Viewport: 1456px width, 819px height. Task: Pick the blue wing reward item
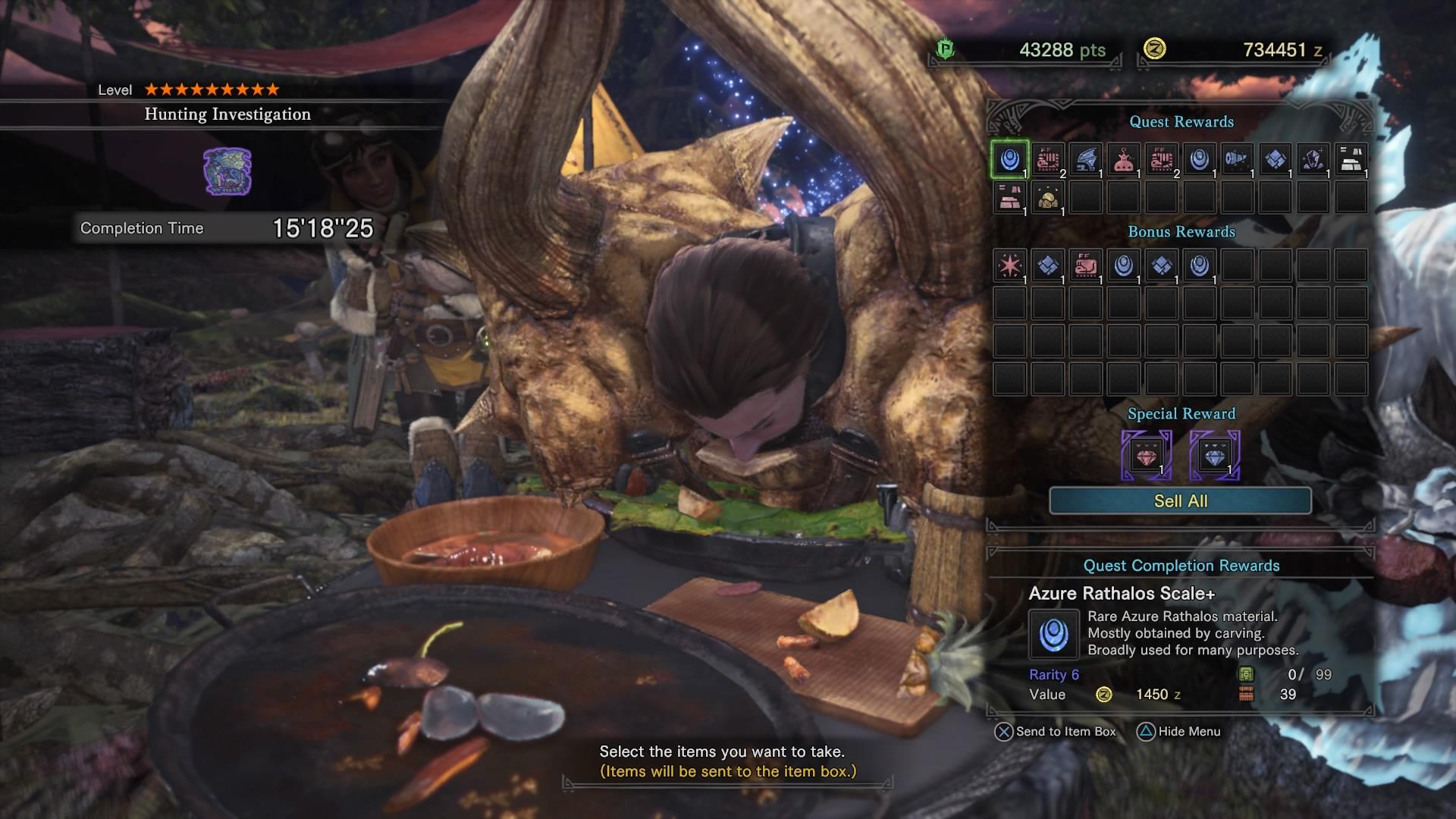point(1085,160)
